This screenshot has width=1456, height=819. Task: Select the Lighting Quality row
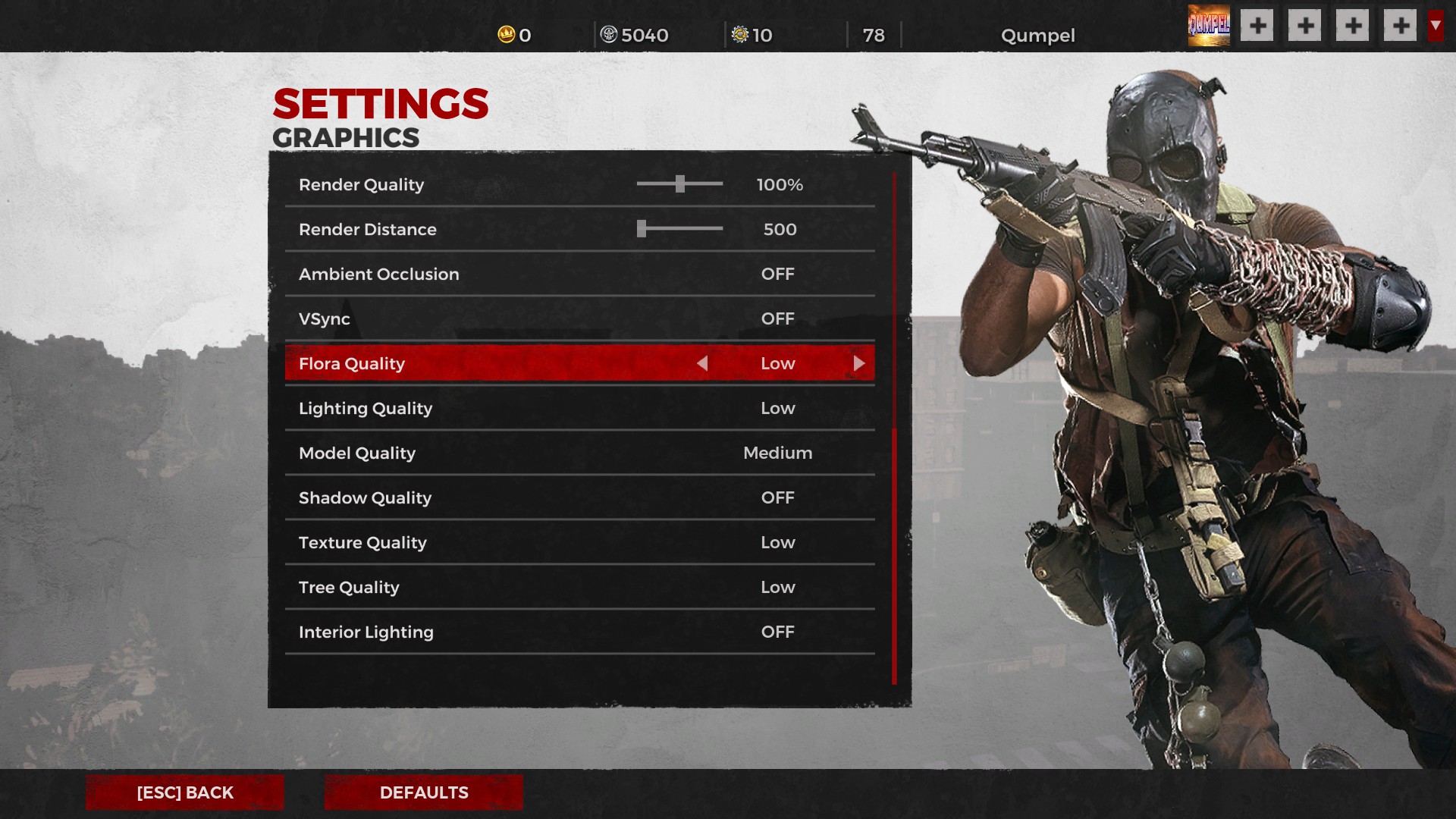(579, 408)
